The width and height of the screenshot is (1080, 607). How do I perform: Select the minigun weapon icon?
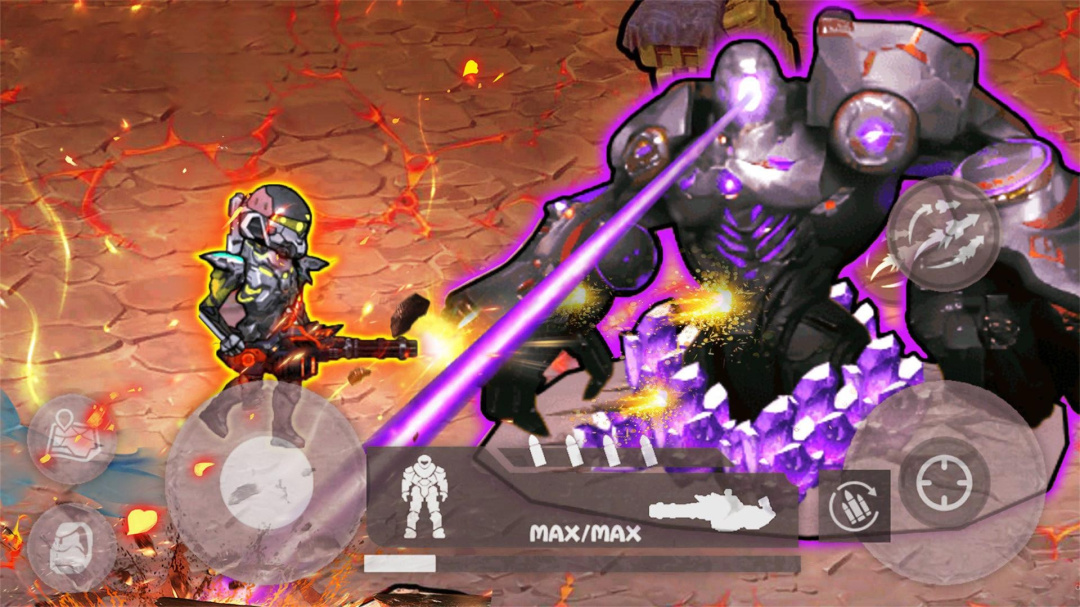(712, 511)
